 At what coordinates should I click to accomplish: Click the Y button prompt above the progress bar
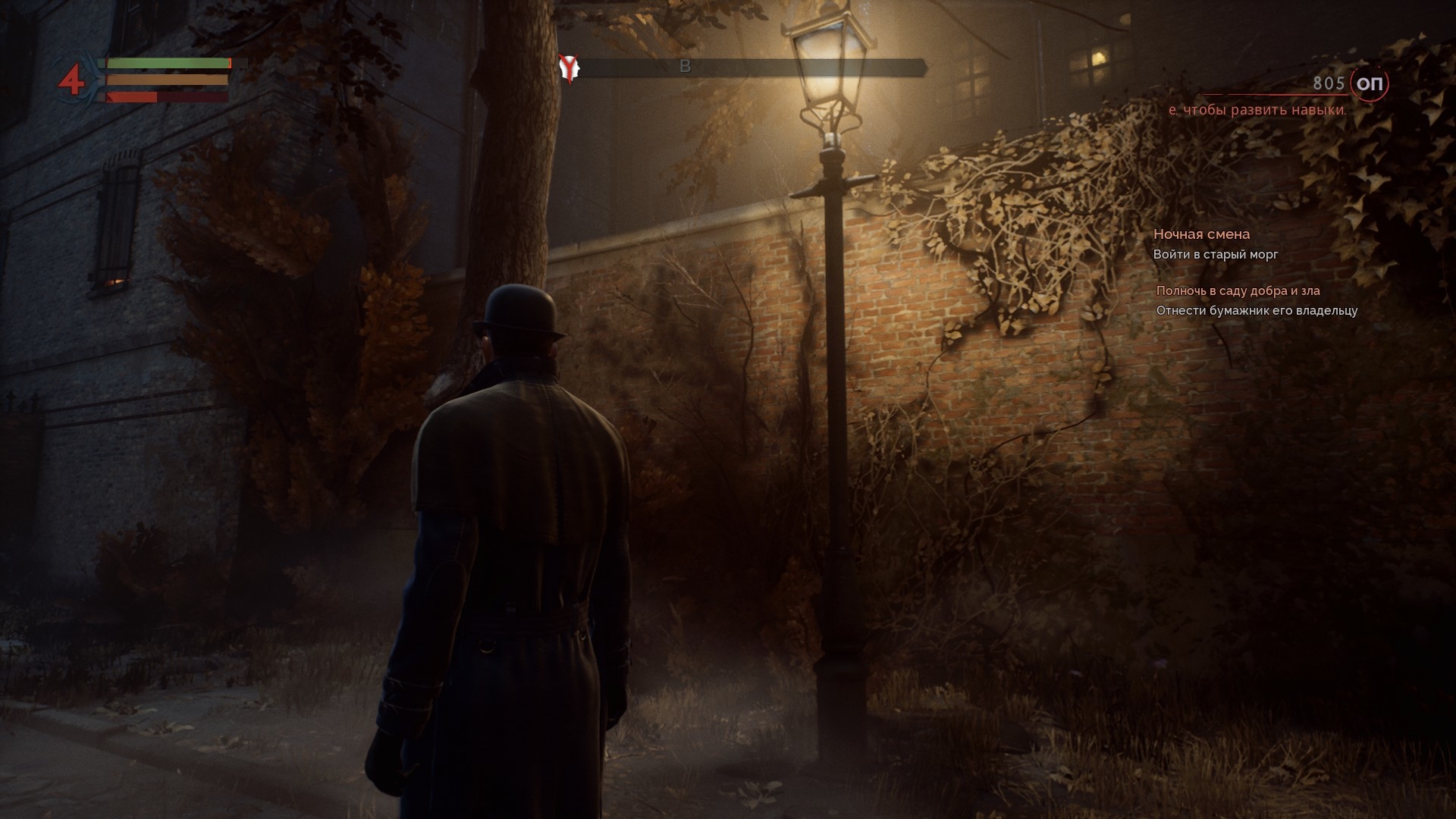click(567, 64)
